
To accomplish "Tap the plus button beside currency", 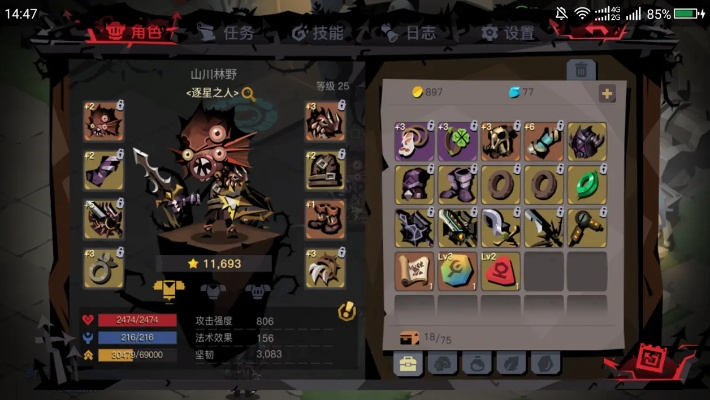I will point(606,93).
